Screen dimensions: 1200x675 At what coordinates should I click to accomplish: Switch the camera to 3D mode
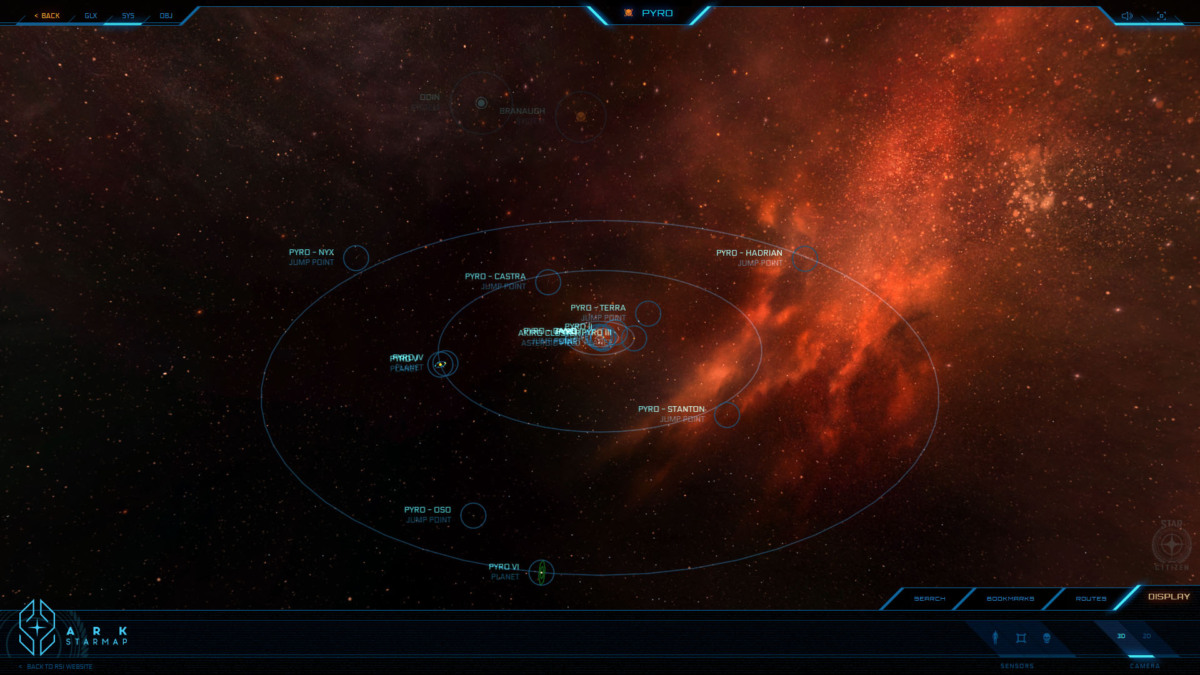tap(1122, 636)
